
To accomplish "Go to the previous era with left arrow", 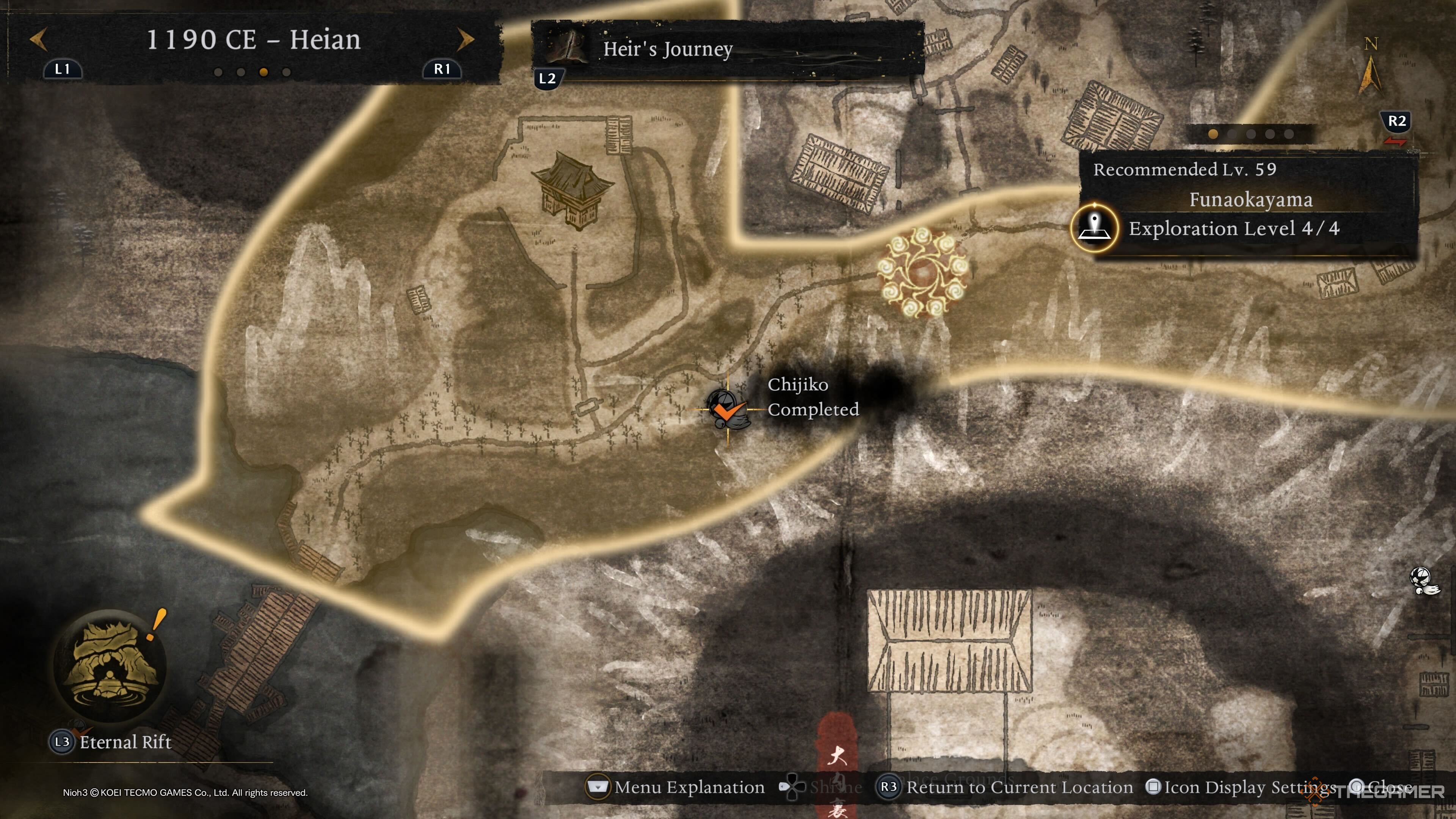I will click(x=38, y=39).
